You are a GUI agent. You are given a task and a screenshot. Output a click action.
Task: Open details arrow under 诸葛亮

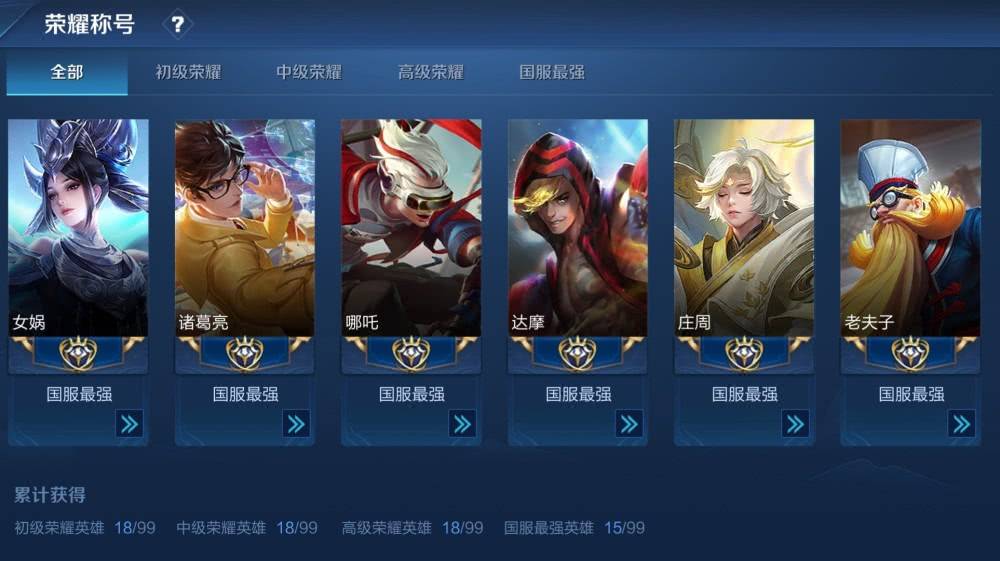tap(296, 424)
